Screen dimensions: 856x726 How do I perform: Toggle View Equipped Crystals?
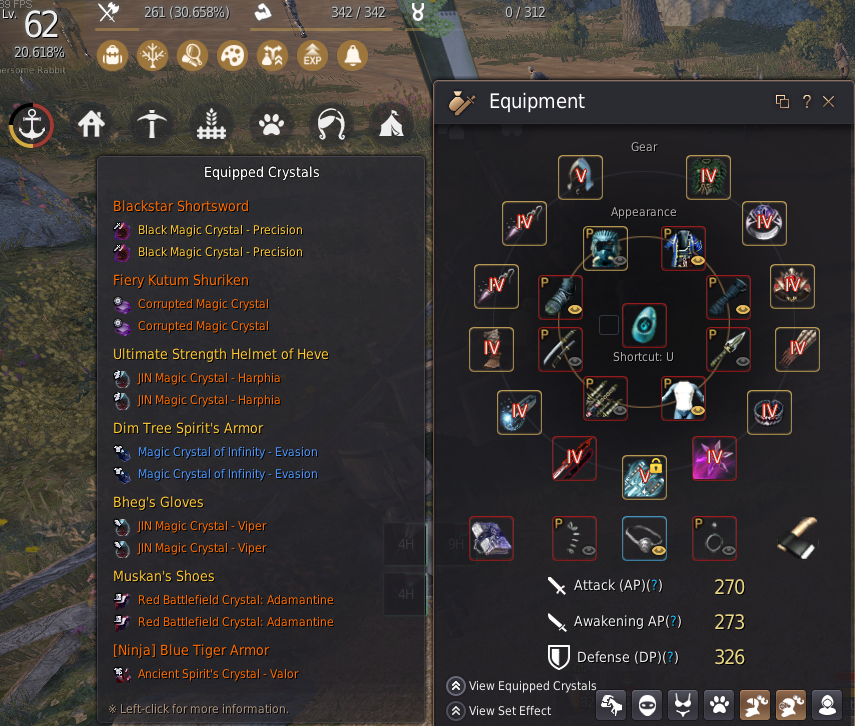(x=455, y=686)
